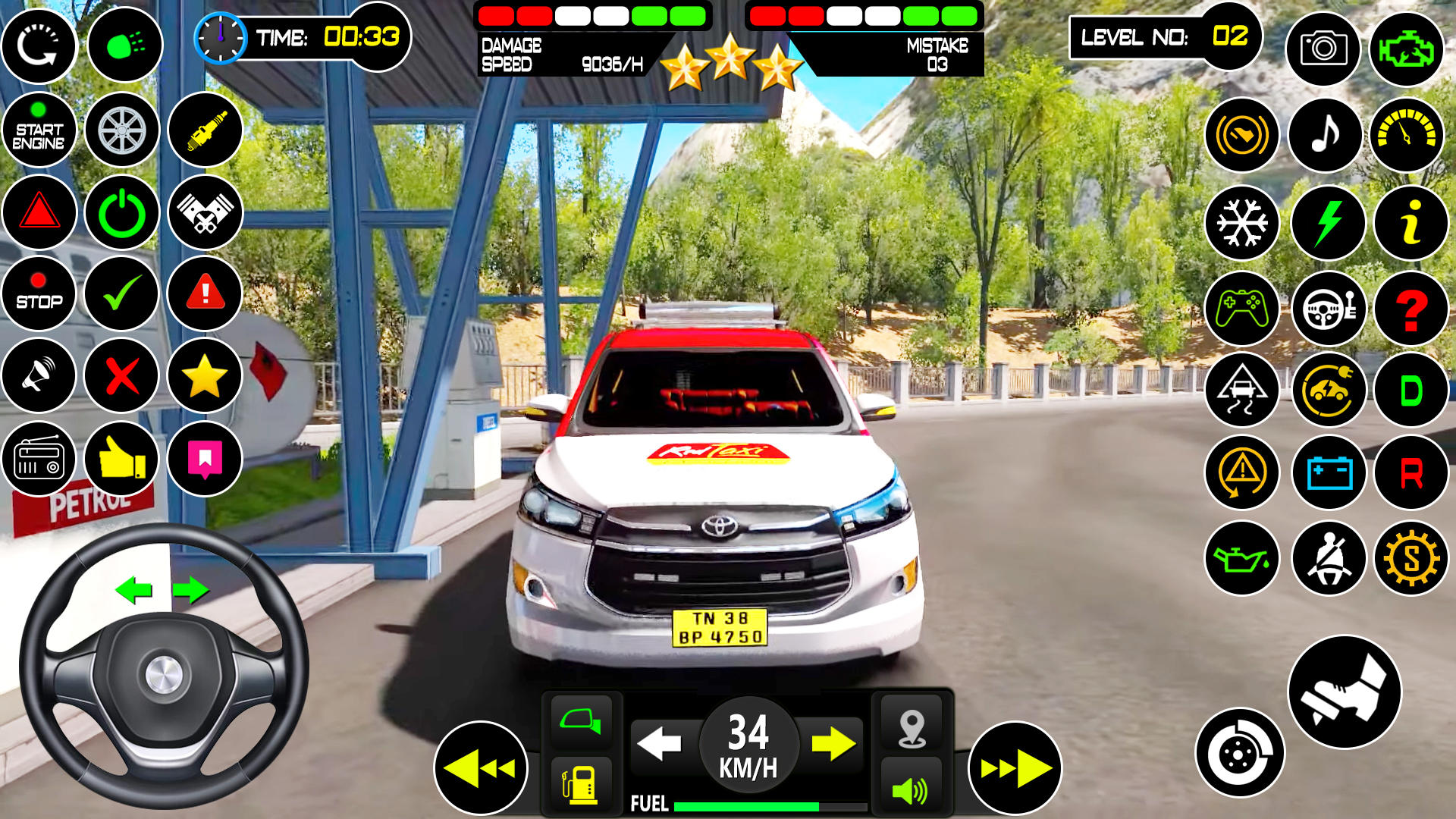Toggle the headlights icon
1456x819 pixels.
pyautogui.click(x=125, y=45)
